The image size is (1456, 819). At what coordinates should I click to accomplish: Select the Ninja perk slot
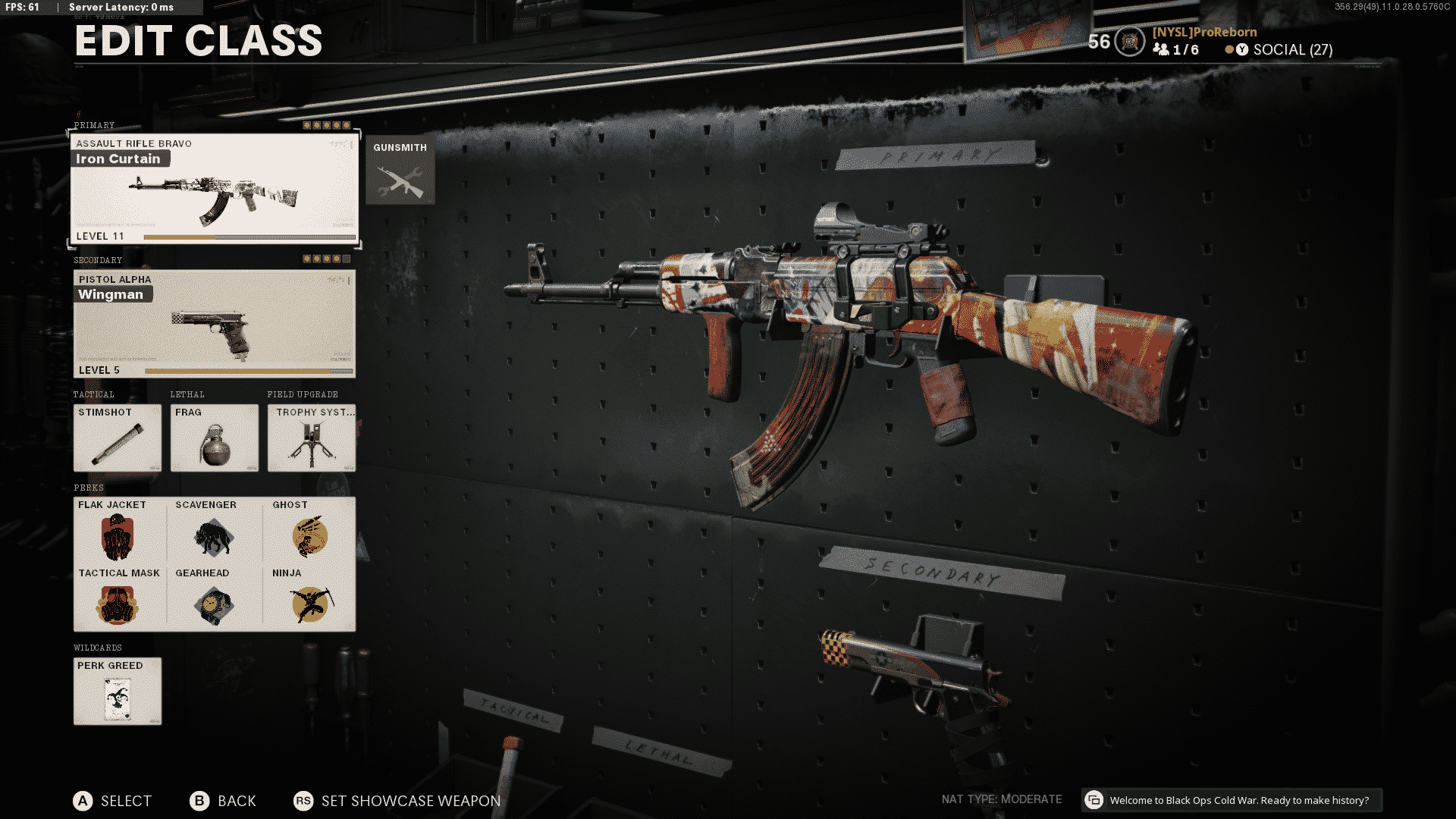point(309,598)
